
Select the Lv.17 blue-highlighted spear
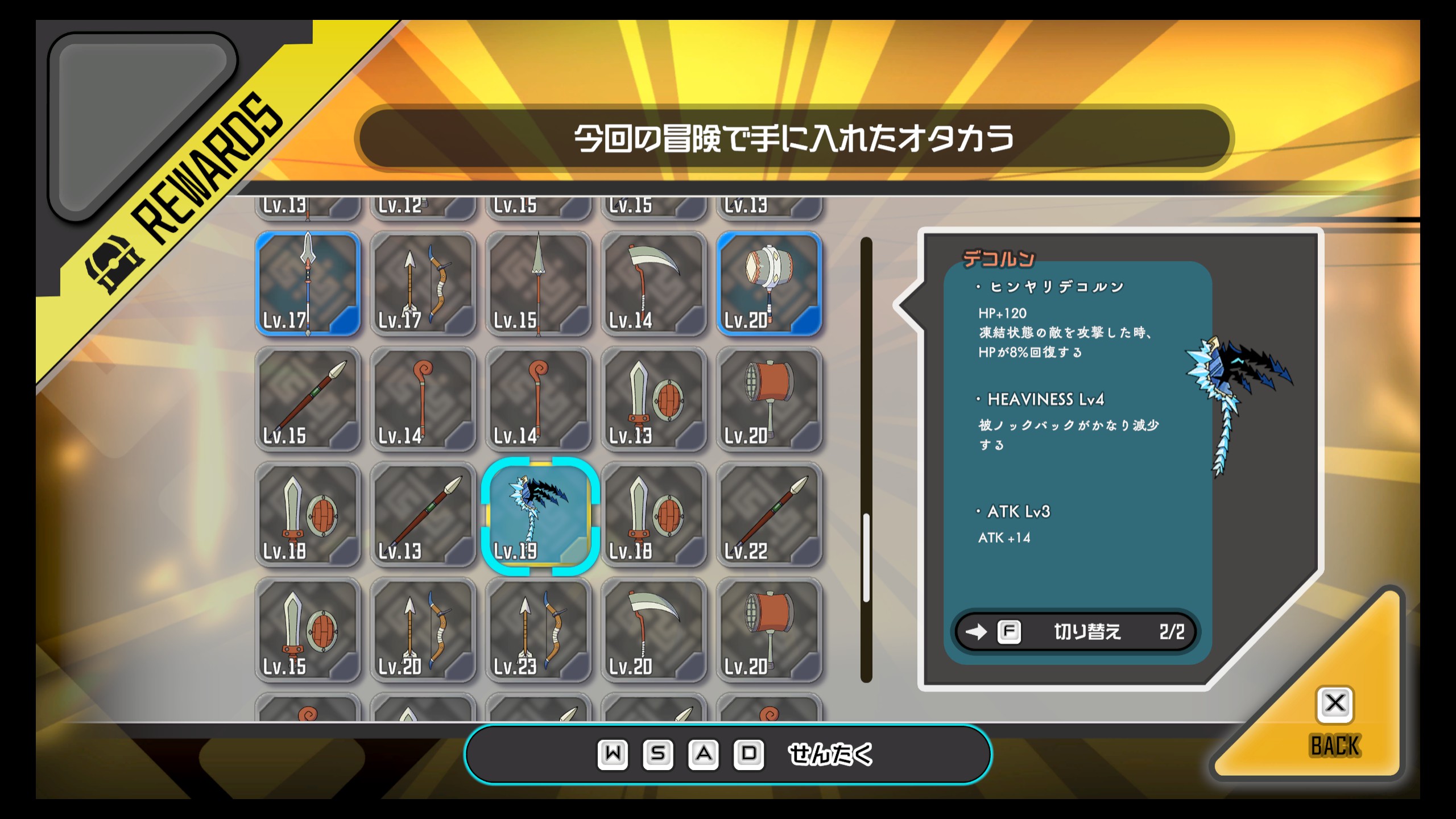(308, 284)
